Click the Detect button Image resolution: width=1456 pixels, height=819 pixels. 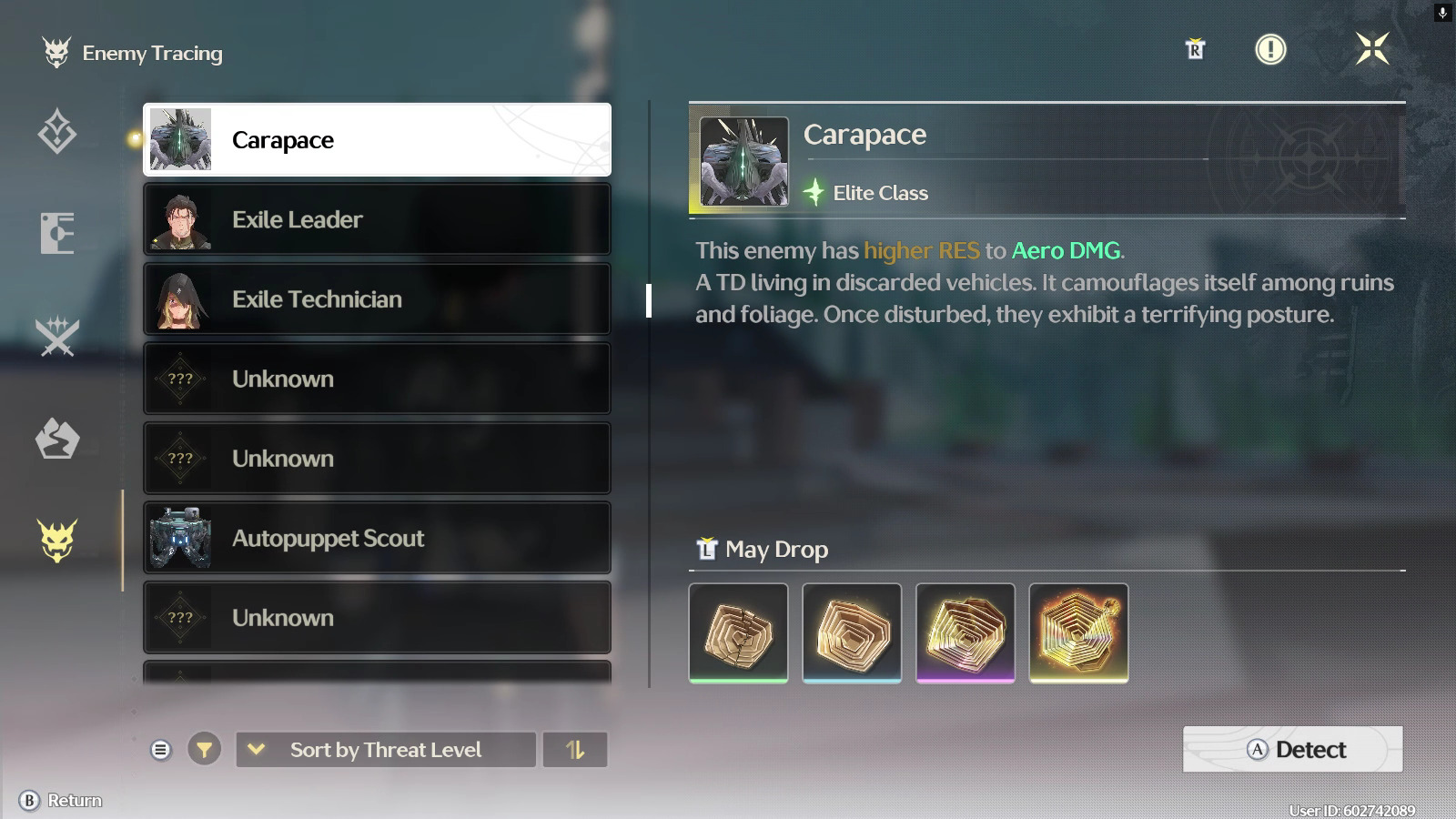coord(1292,749)
